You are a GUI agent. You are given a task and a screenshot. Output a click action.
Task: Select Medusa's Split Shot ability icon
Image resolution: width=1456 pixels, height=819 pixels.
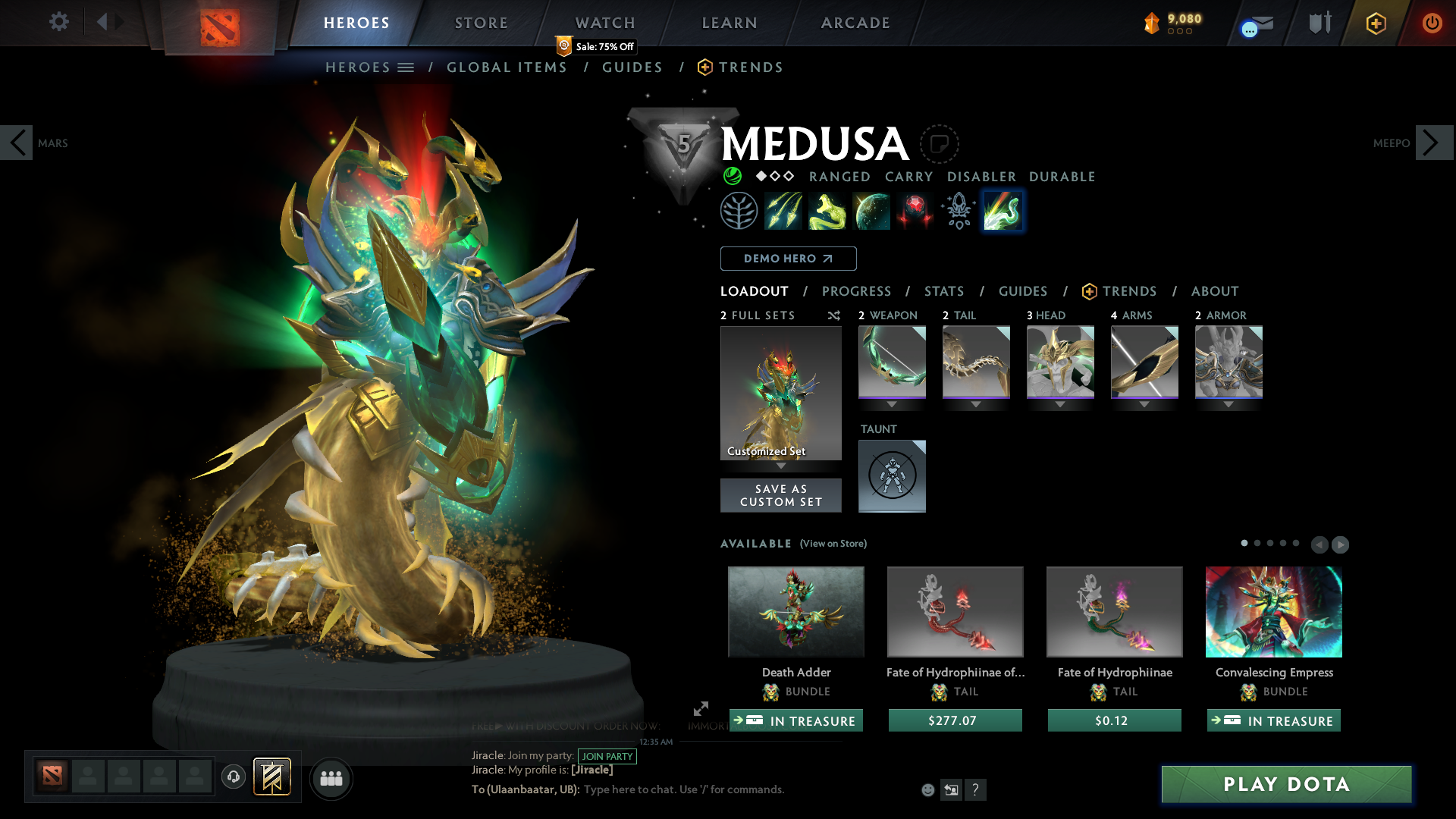point(784,211)
